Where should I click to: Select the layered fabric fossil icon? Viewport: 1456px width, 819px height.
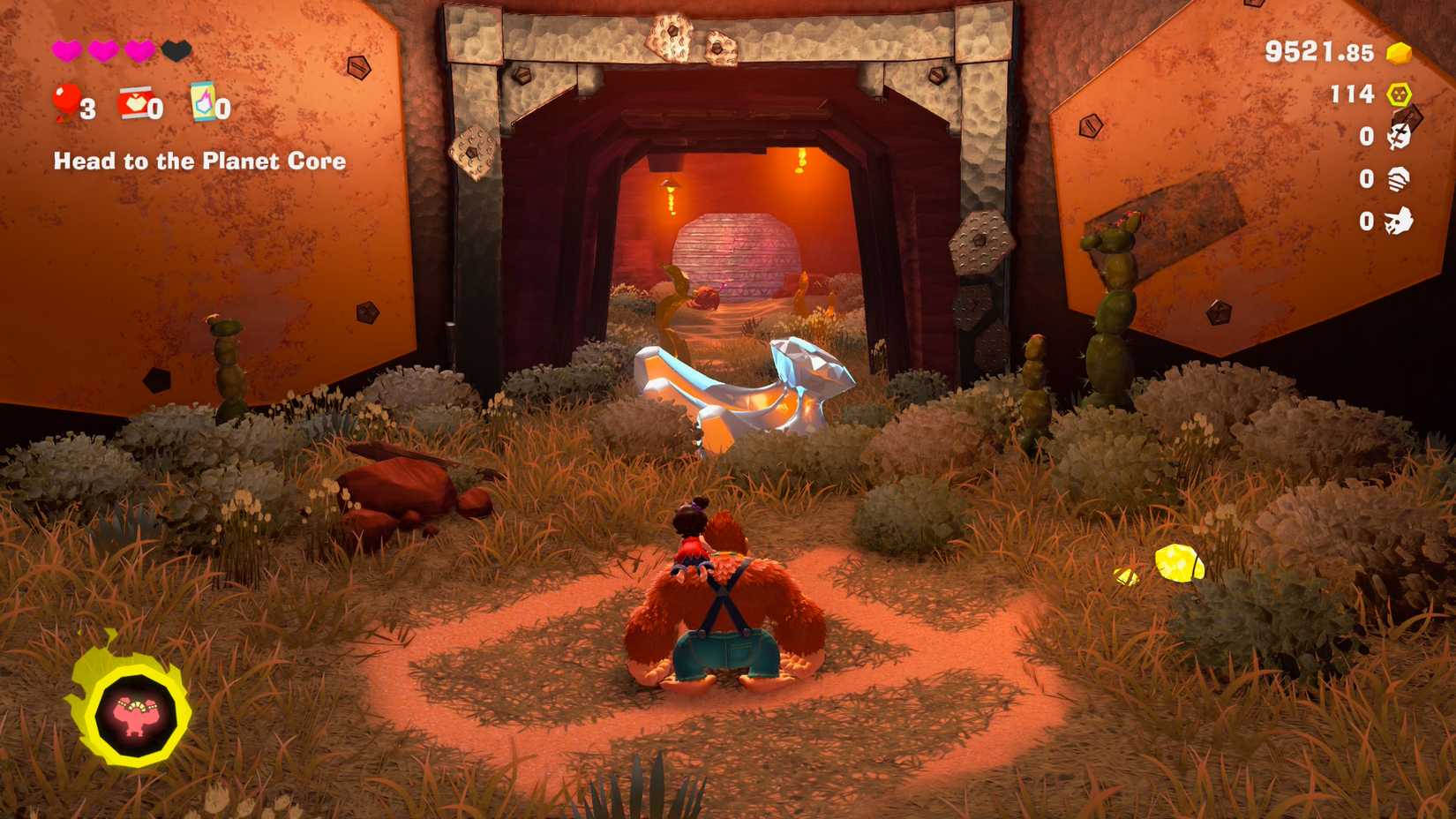pos(1398,179)
